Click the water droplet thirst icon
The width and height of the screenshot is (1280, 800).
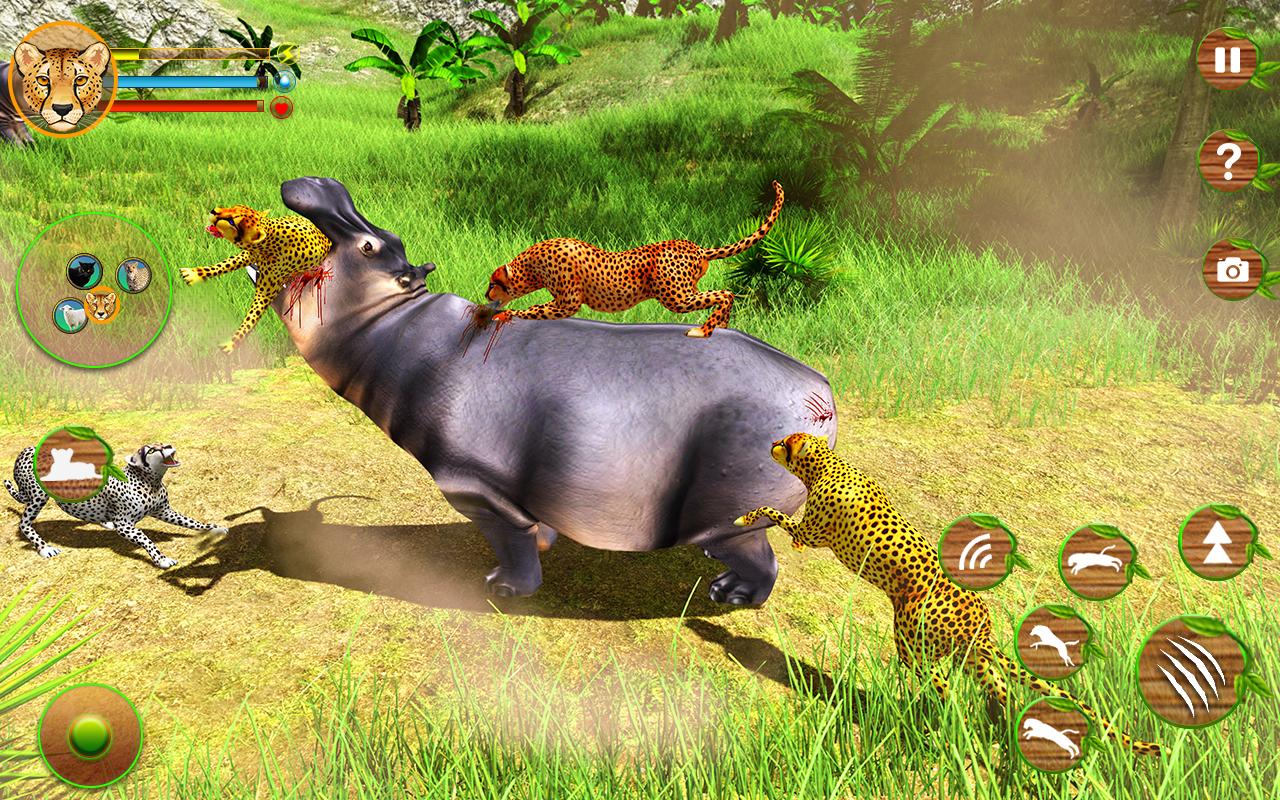click(284, 83)
